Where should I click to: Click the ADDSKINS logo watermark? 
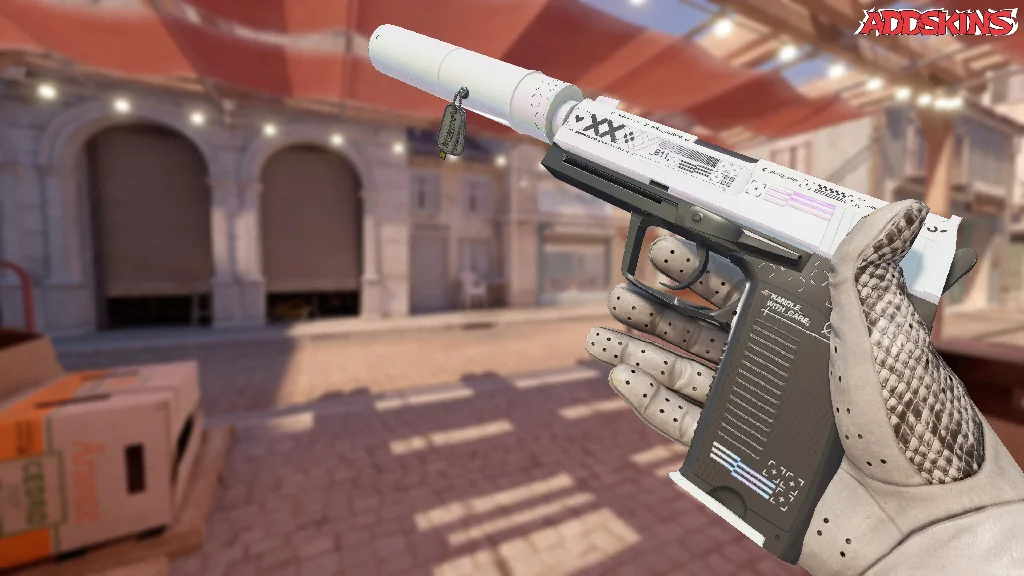tap(939, 22)
